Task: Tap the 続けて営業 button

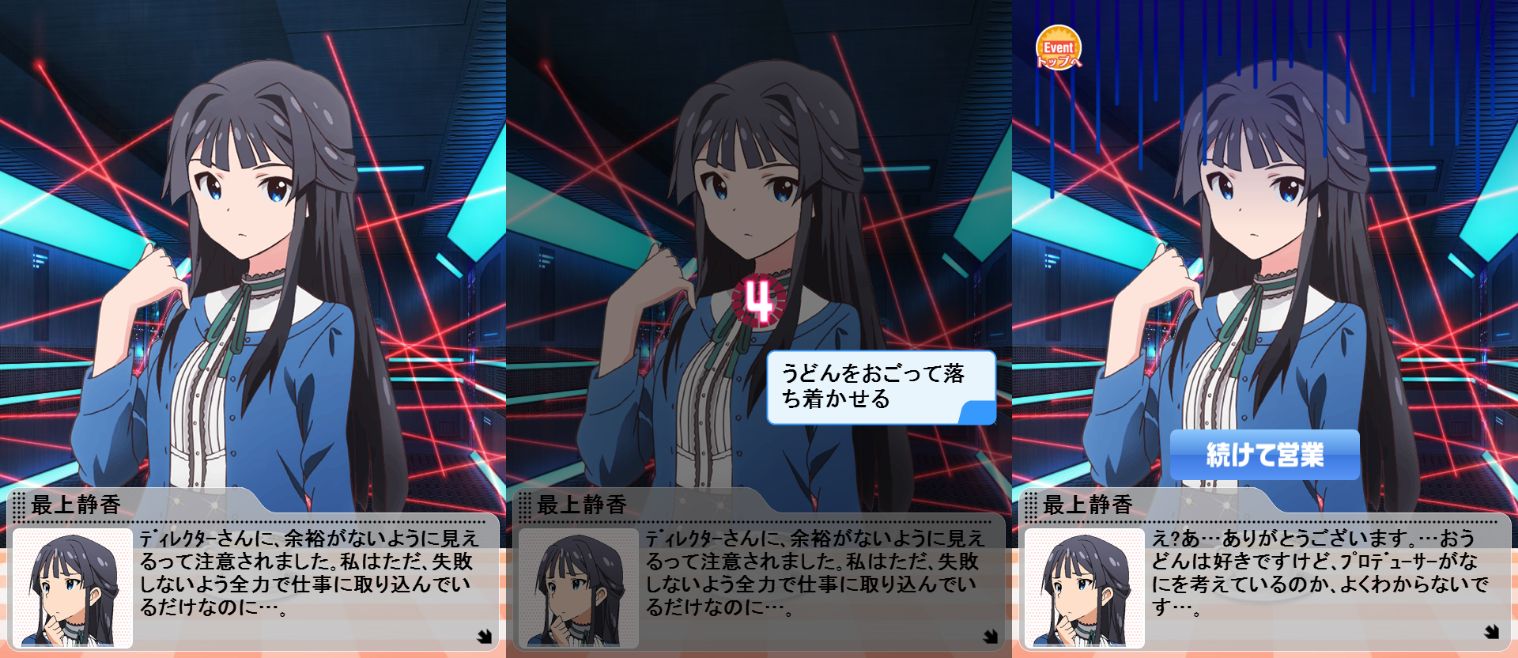Action: 1264,455
